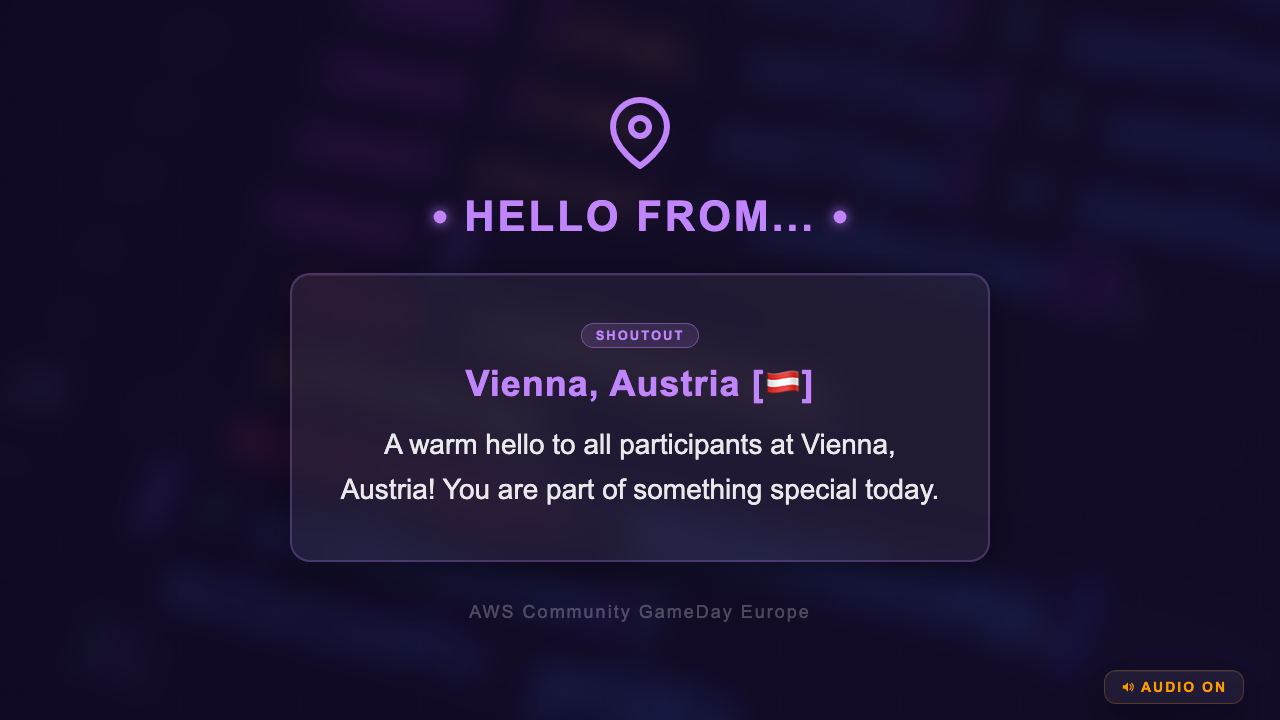Toggle audio off using the AUDIO ON control
The width and height of the screenshot is (1280, 720).
tap(1174, 687)
